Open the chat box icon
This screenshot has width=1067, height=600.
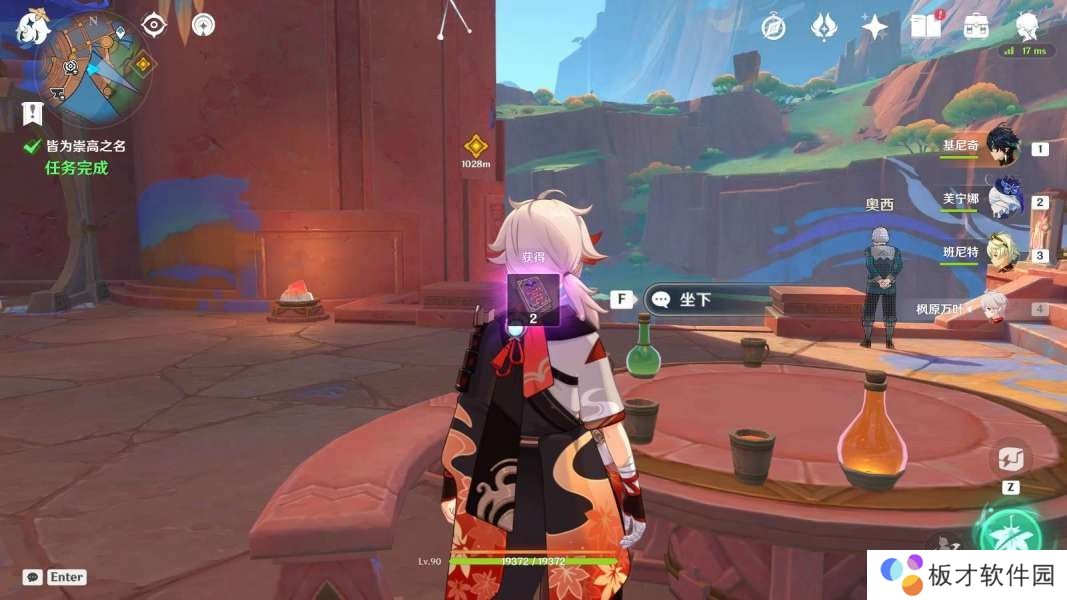(33, 577)
